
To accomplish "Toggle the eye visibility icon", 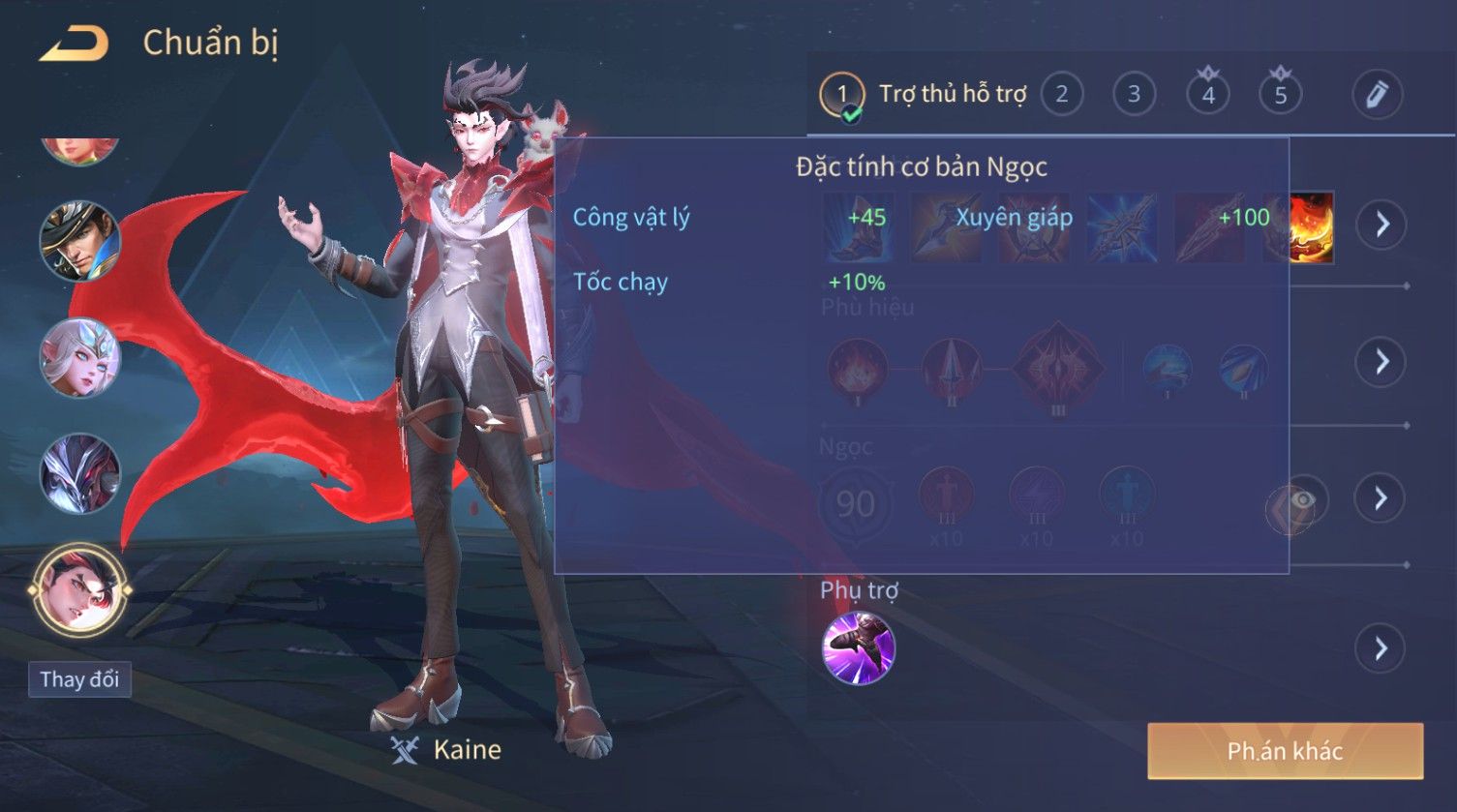I will click(1302, 500).
